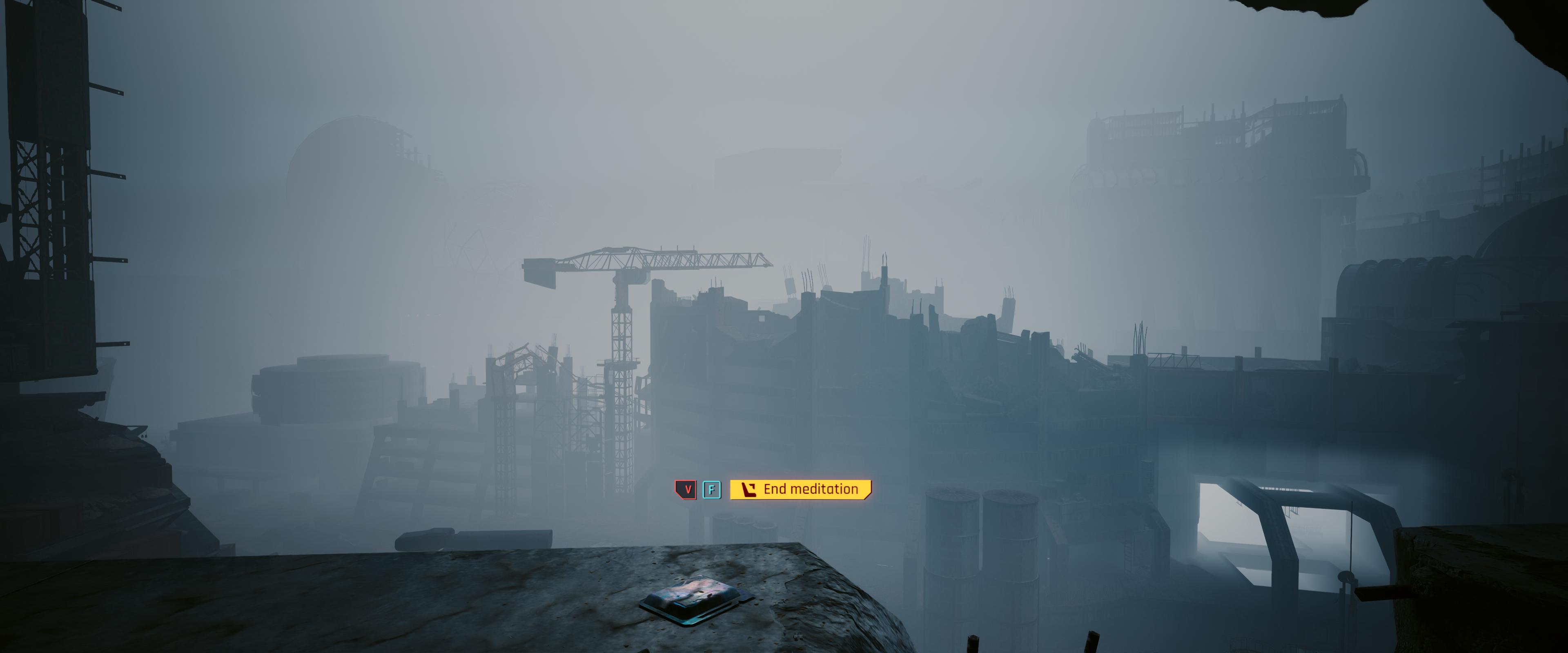
Task: Choose the End meditation option
Action: (800, 489)
